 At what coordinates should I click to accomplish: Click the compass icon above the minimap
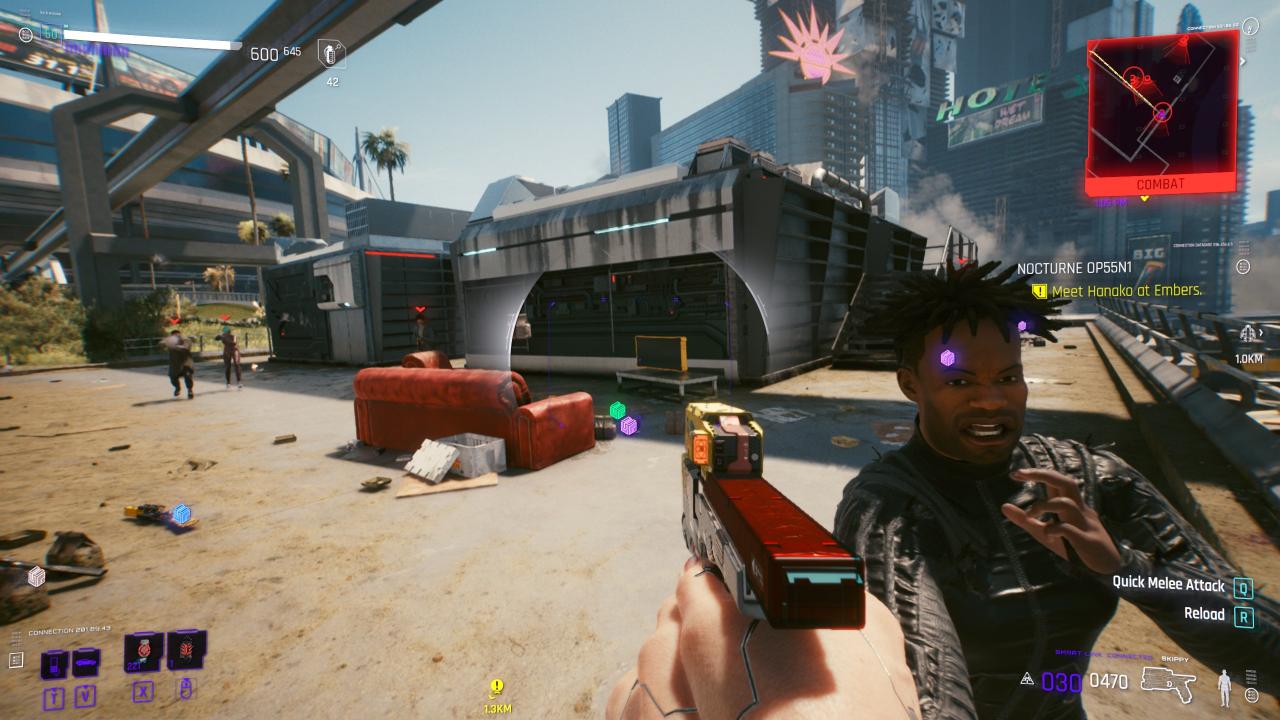tap(1249, 25)
